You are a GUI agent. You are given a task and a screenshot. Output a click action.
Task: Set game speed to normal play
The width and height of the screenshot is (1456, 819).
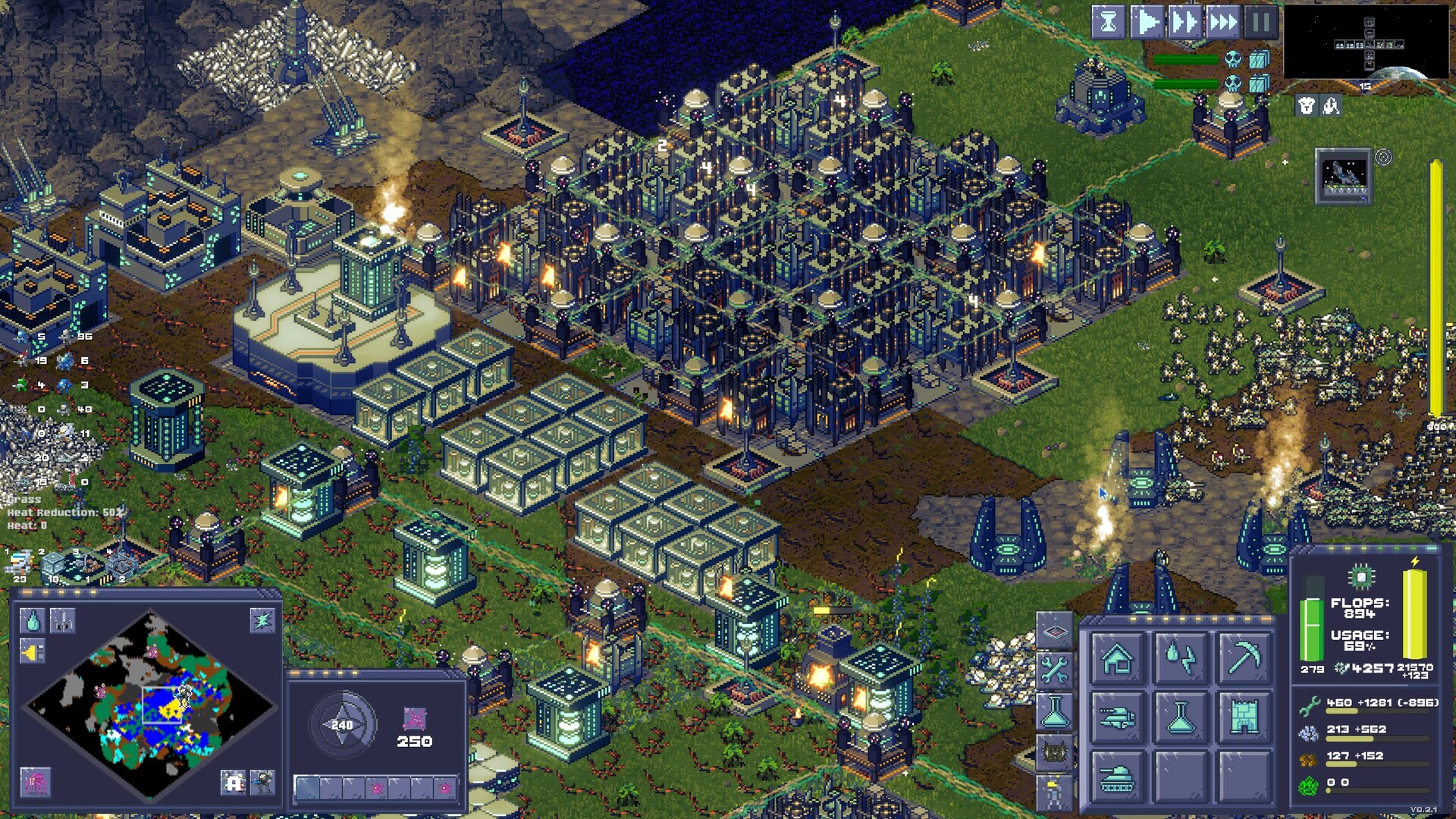1146,22
